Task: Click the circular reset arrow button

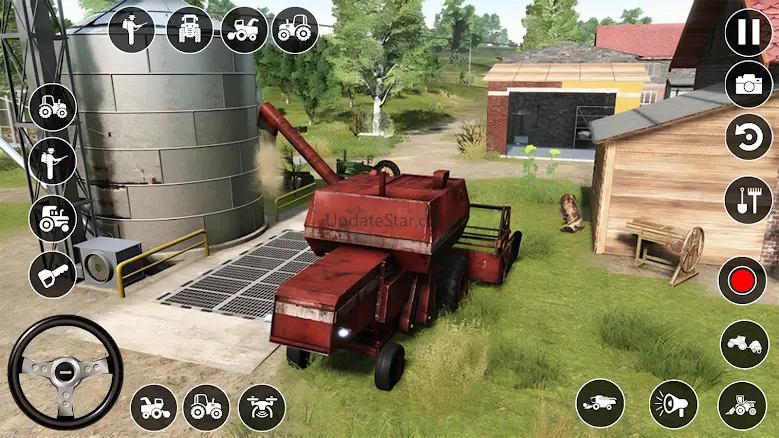Action: click(748, 136)
